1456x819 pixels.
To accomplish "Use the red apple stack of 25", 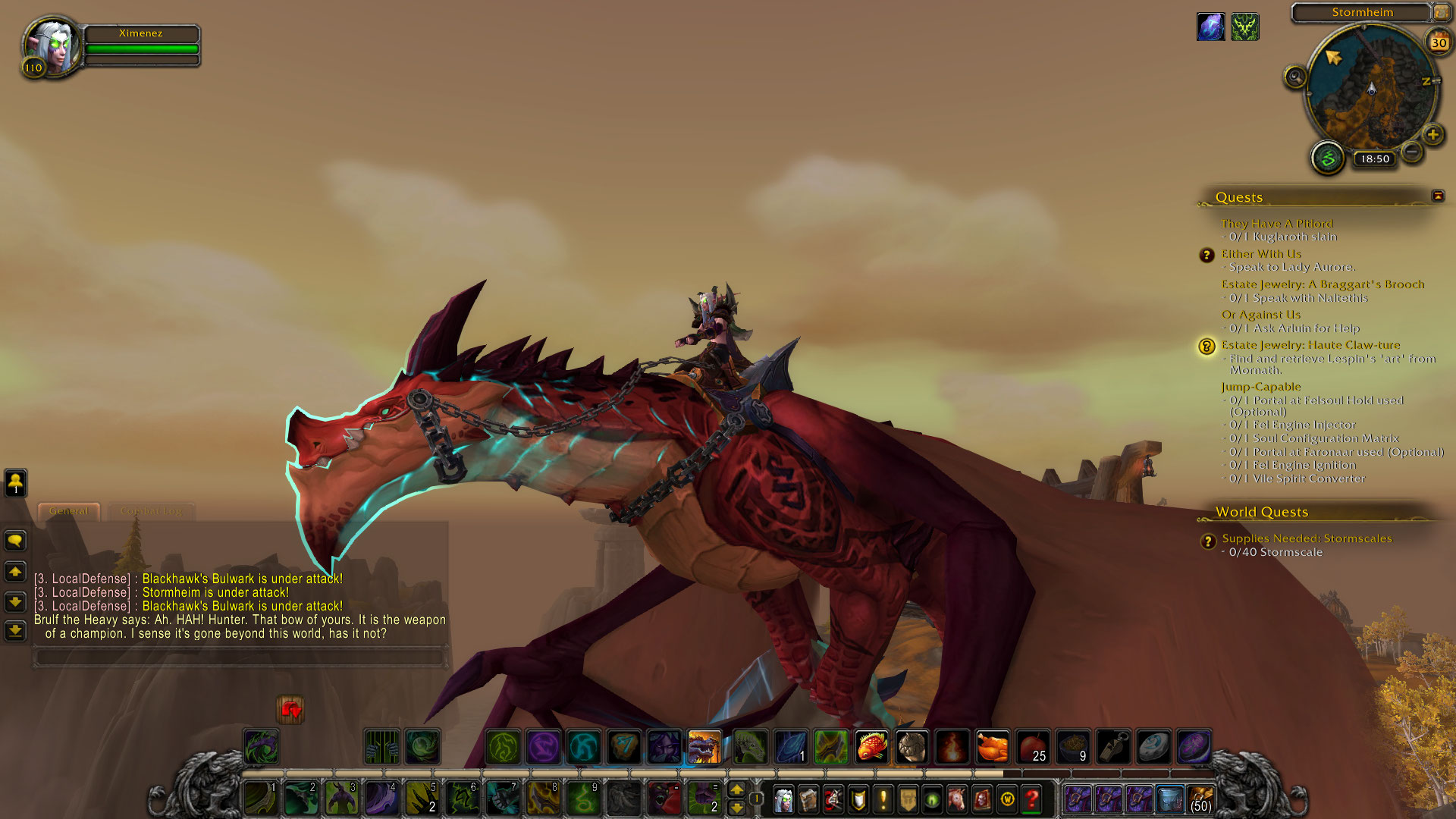I will point(1032,747).
